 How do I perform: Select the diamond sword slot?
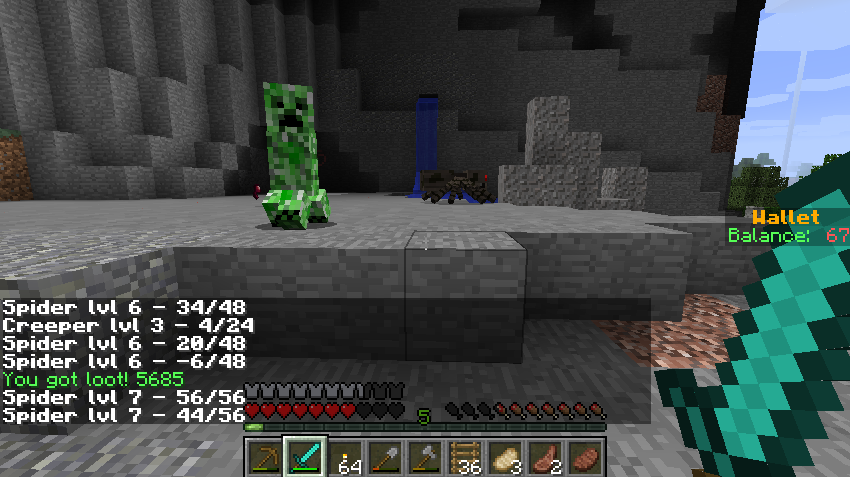pyautogui.click(x=304, y=458)
